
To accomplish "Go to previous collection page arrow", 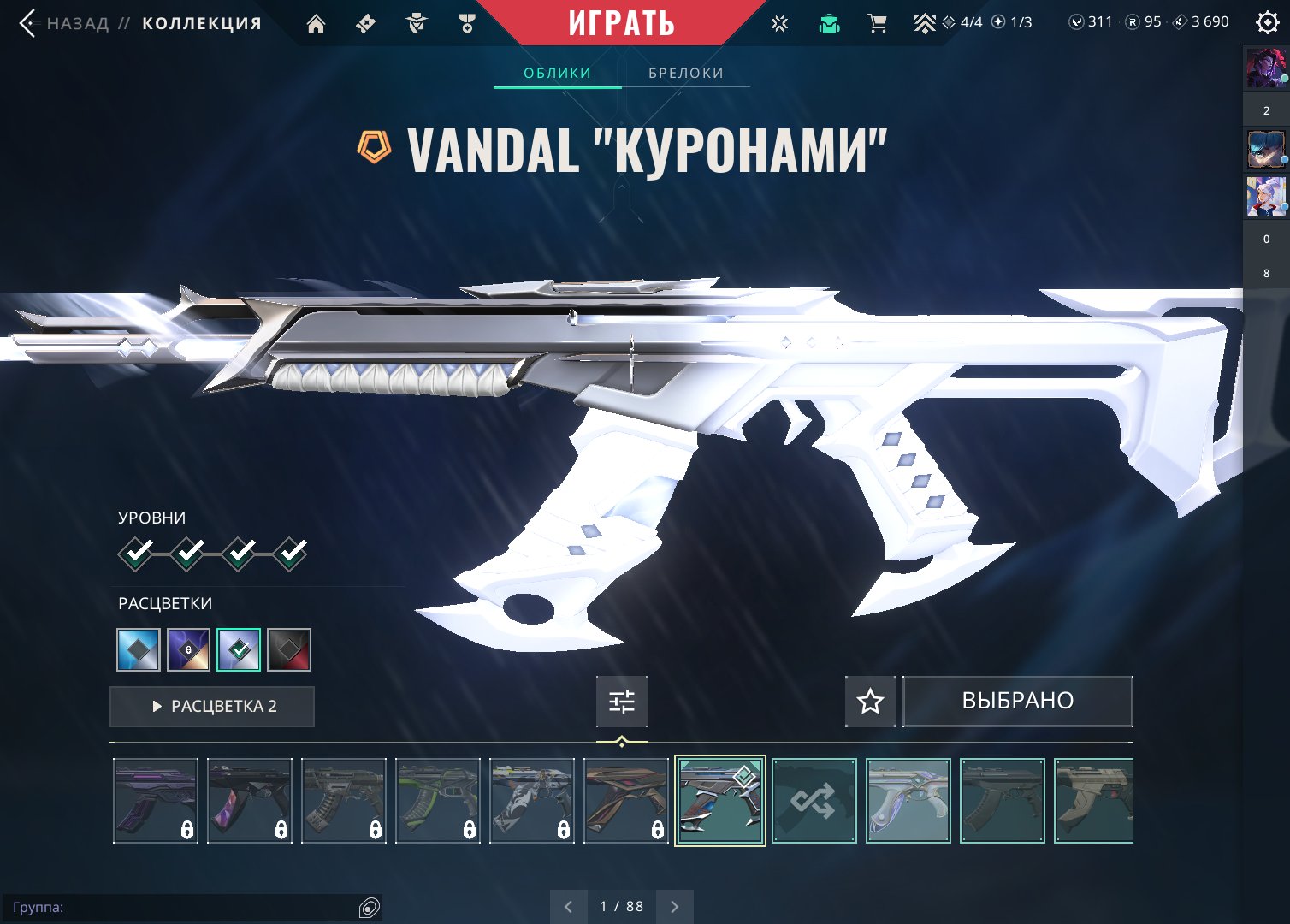I will 568,907.
